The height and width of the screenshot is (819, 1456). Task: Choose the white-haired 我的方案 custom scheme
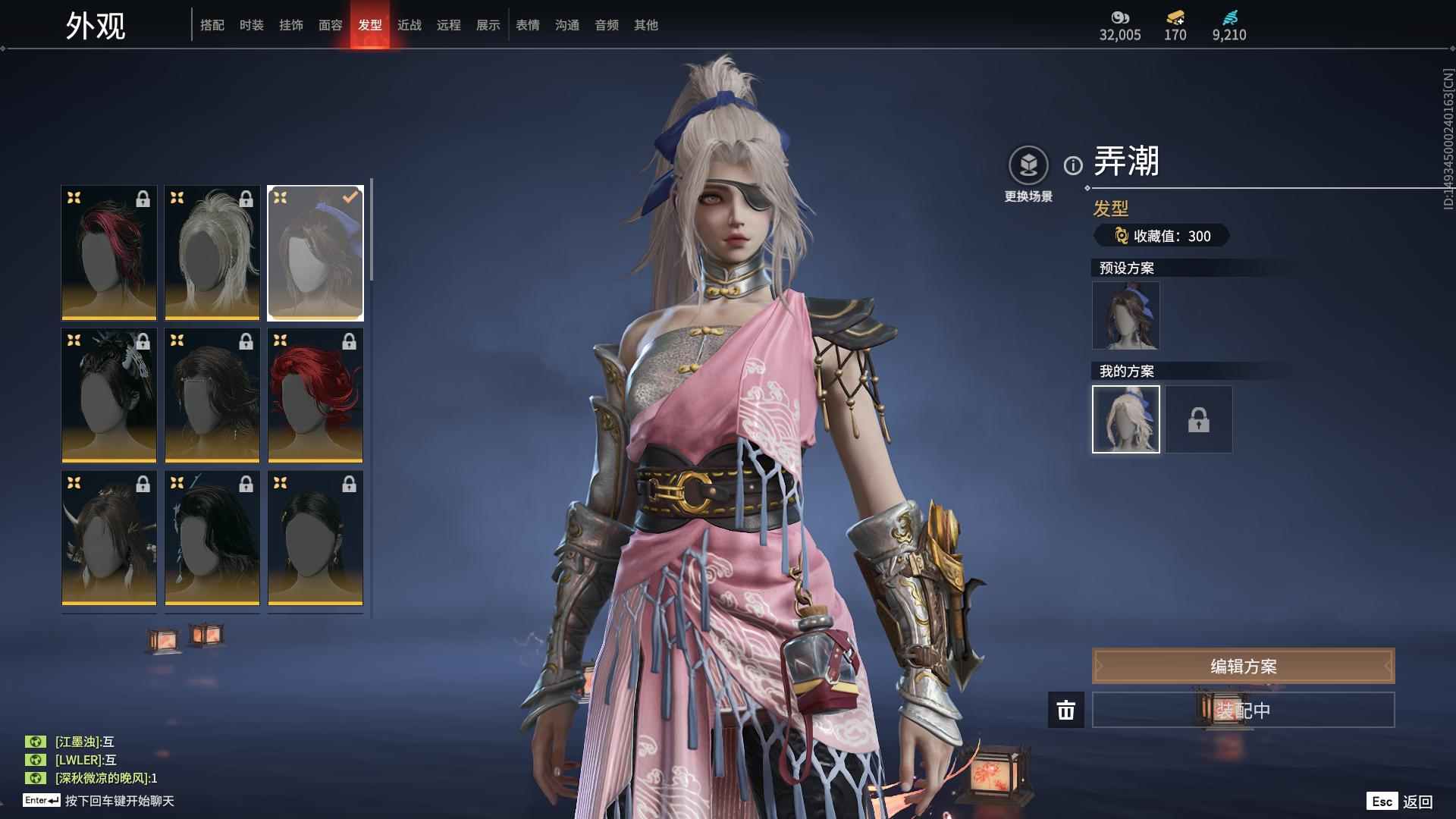click(1125, 419)
